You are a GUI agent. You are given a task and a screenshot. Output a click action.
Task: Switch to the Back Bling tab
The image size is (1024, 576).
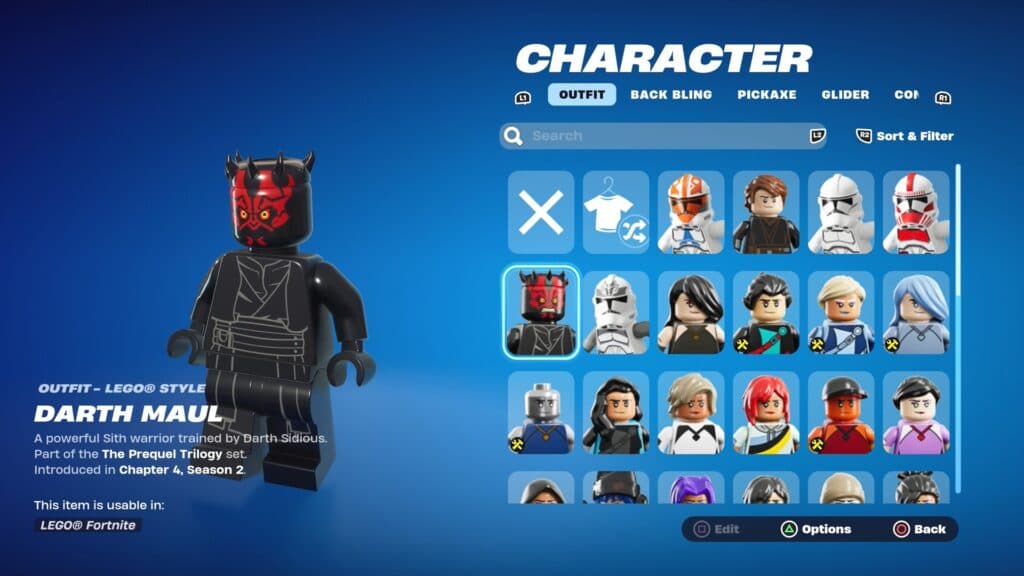click(x=671, y=95)
